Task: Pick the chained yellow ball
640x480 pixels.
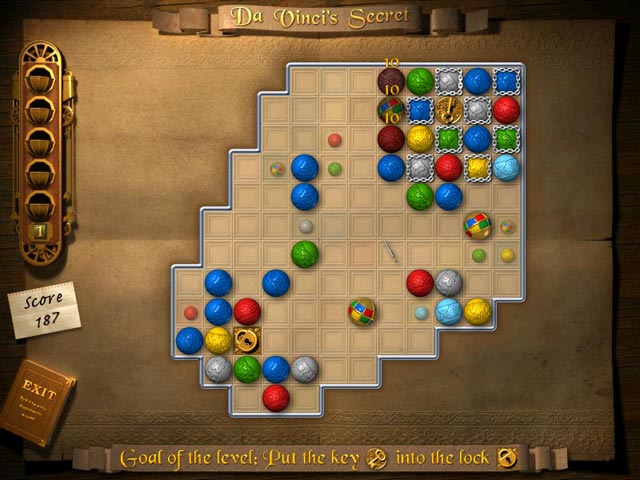Action: click(477, 167)
